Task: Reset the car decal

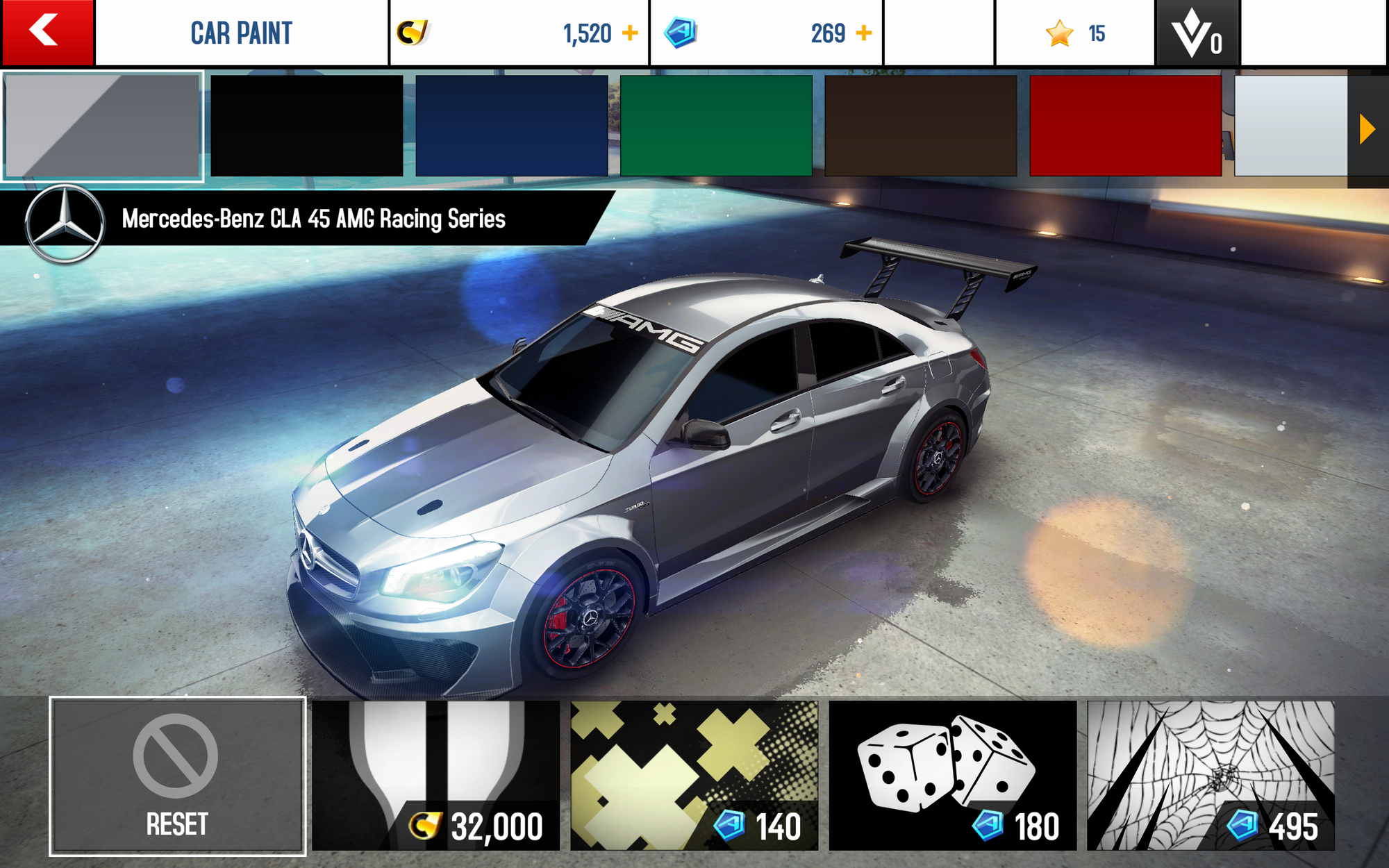Action: pyautogui.click(x=177, y=776)
